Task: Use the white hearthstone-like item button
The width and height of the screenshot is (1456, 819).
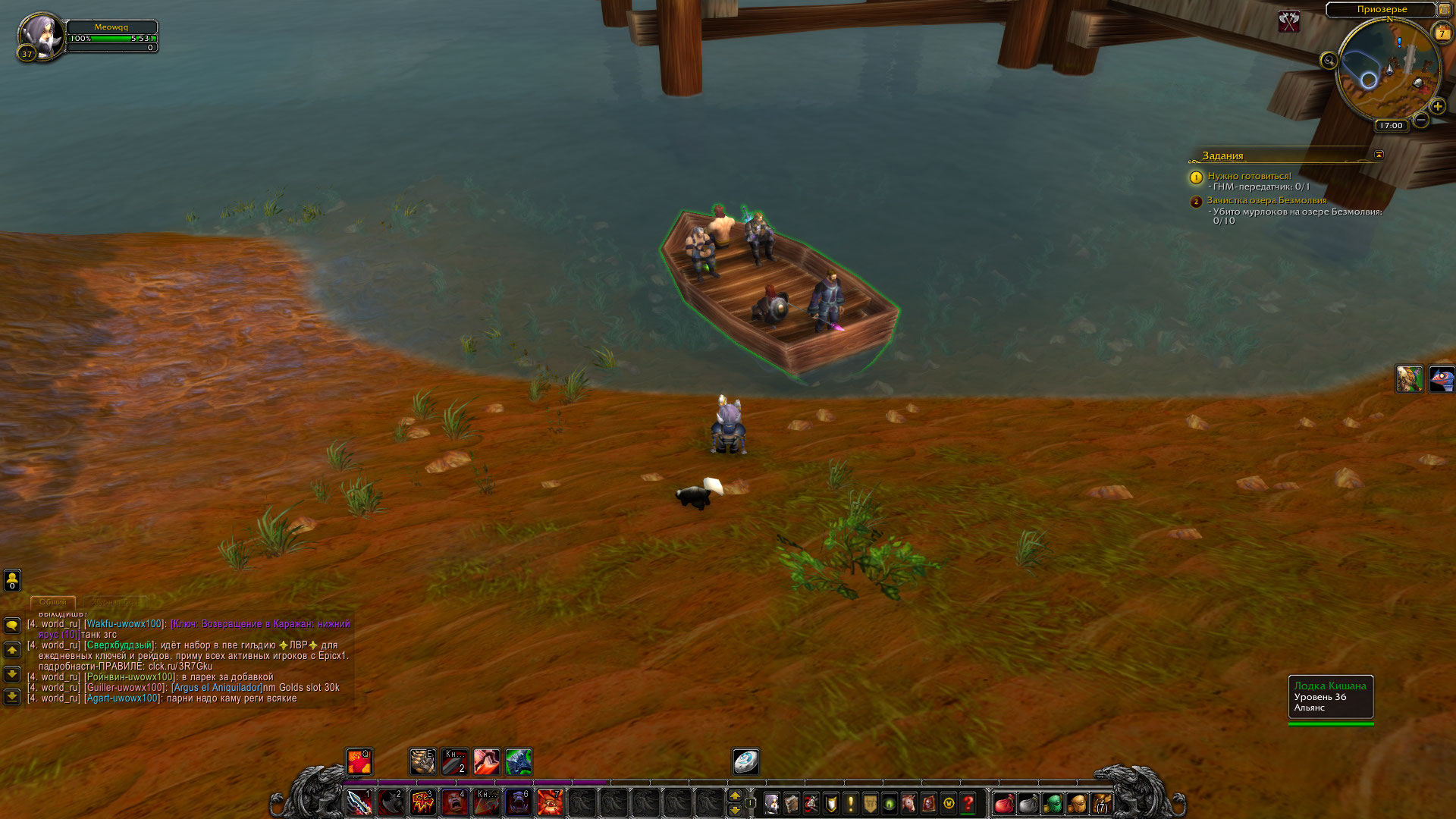Action: pyautogui.click(x=745, y=761)
